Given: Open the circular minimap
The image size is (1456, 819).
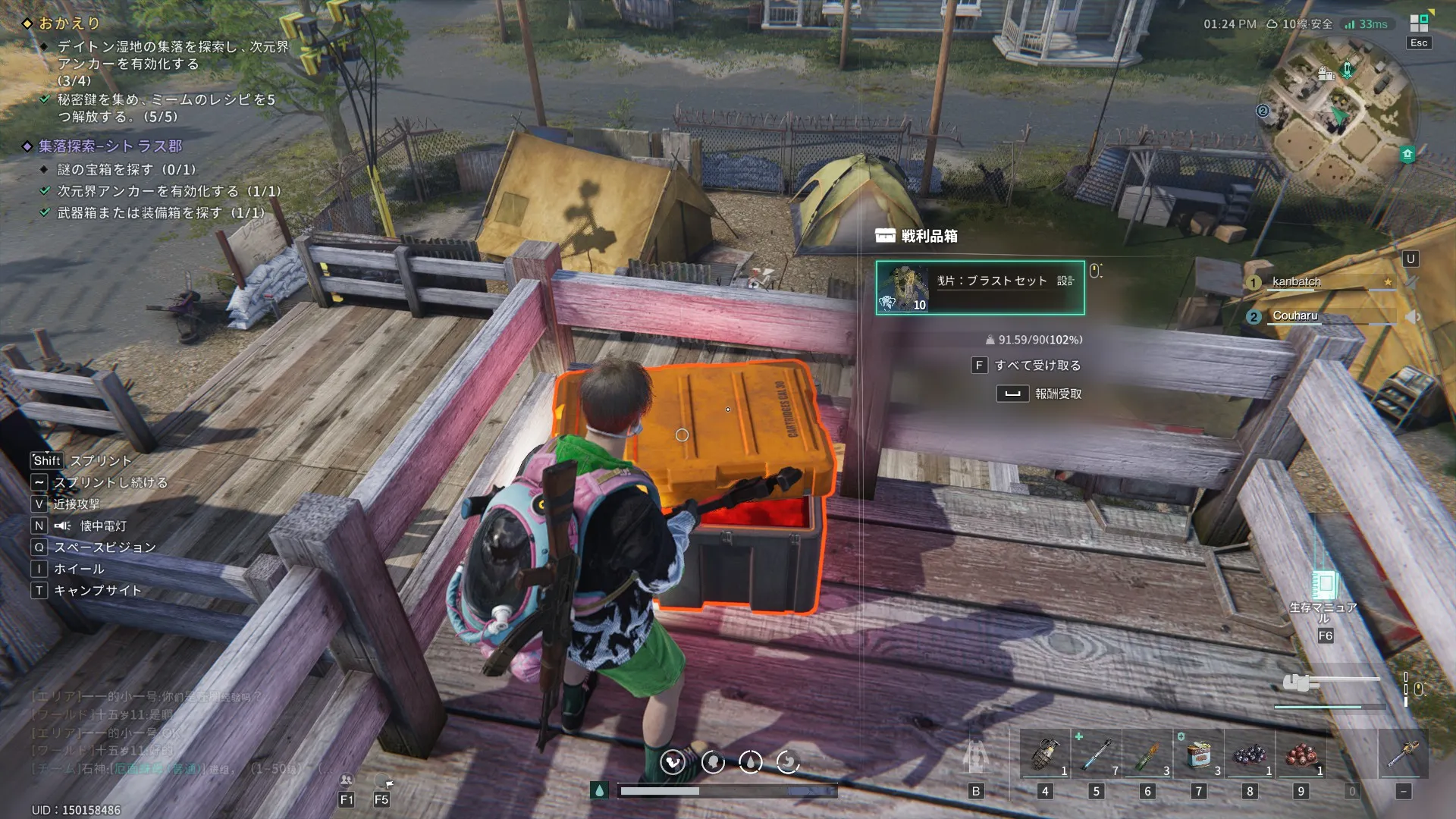Looking at the screenshot, I should click(x=1336, y=111).
